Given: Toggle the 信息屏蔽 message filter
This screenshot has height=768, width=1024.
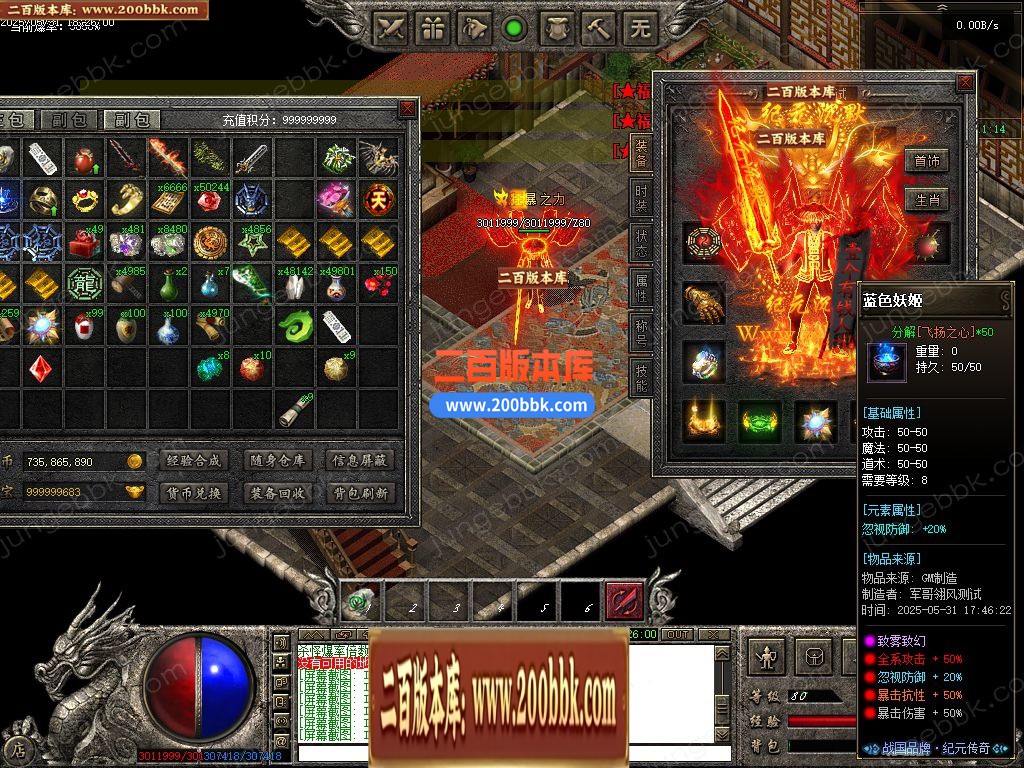Looking at the screenshot, I should (x=360, y=461).
